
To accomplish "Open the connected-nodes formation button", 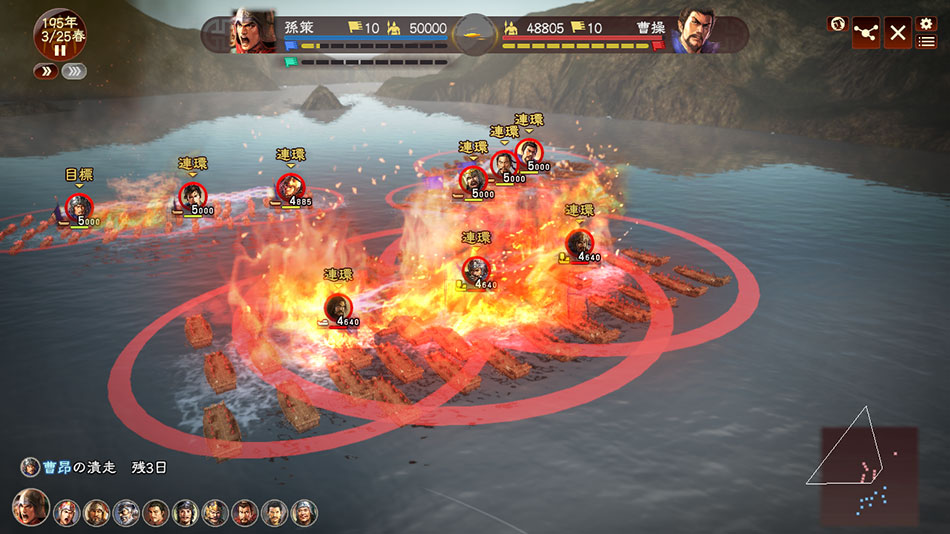I will pyautogui.click(x=865, y=33).
